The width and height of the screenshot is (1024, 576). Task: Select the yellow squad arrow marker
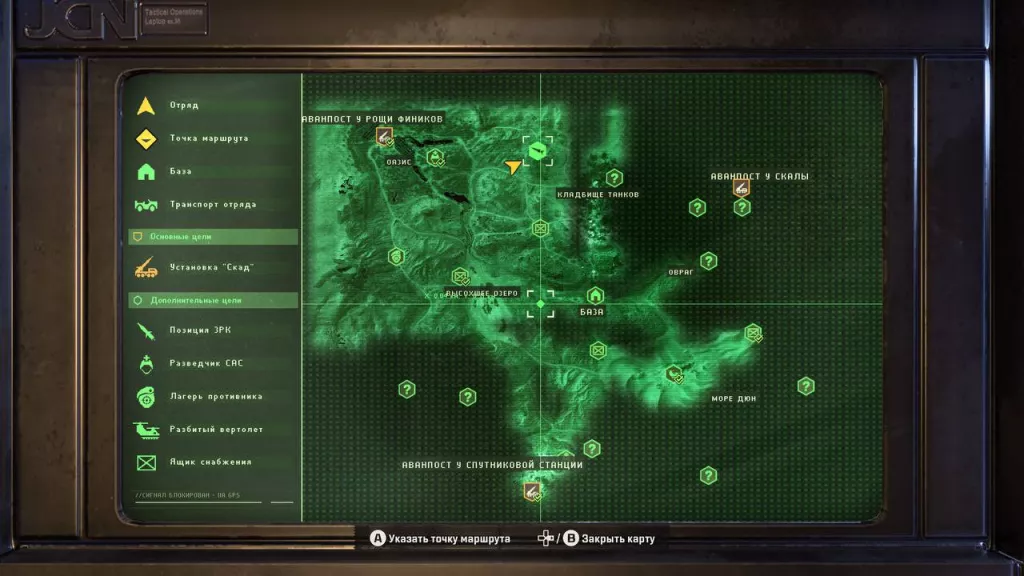tap(513, 166)
